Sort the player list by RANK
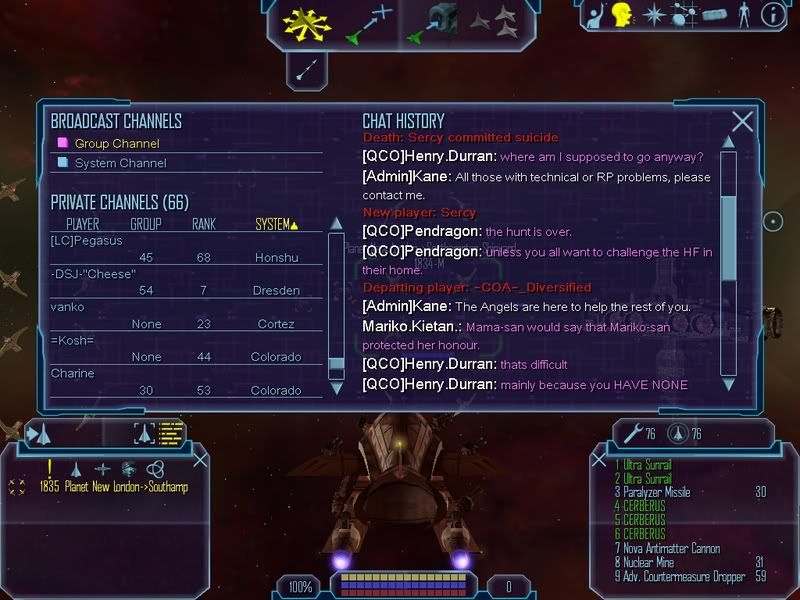This screenshot has height=600, width=800. click(x=204, y=224)
